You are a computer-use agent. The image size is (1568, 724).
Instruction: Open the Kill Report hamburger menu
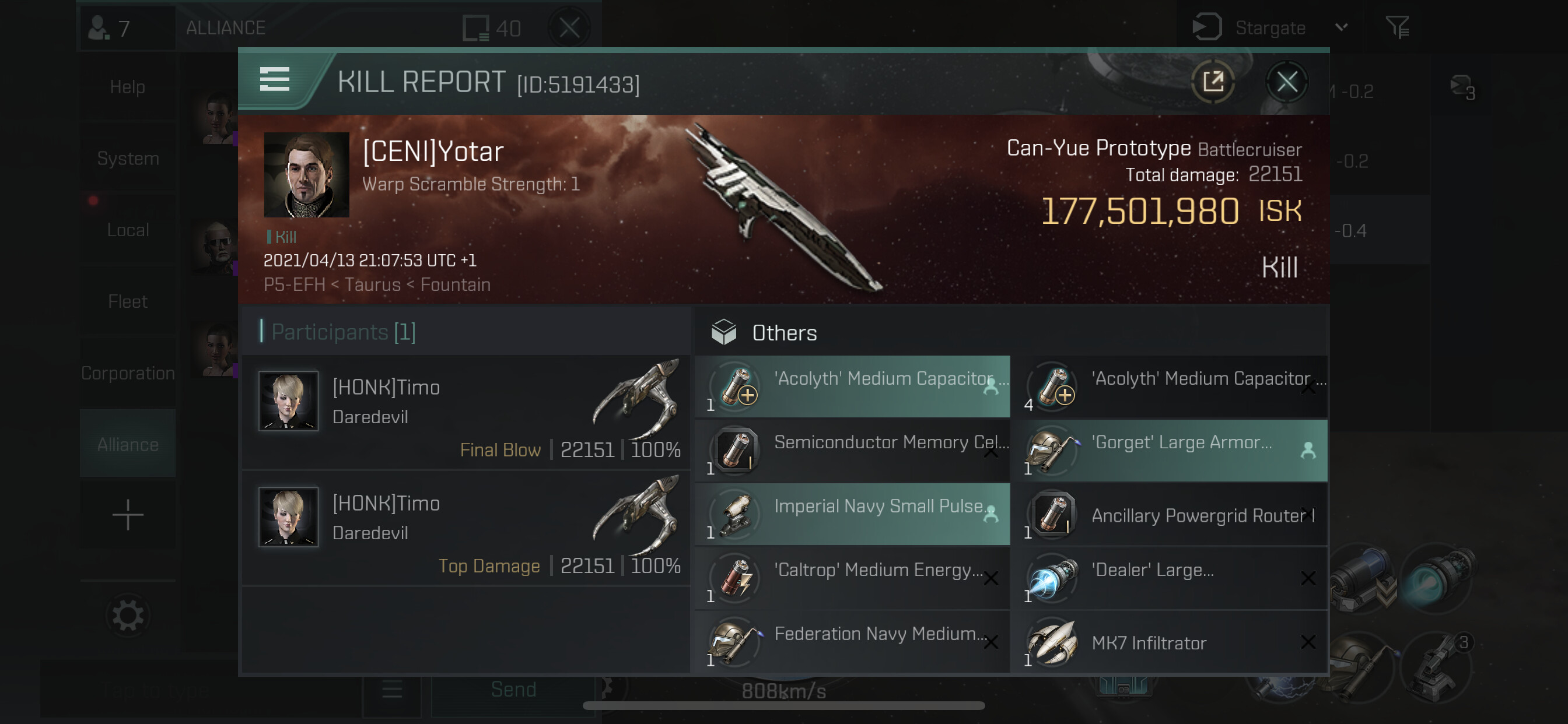click(x=275, y=80)
